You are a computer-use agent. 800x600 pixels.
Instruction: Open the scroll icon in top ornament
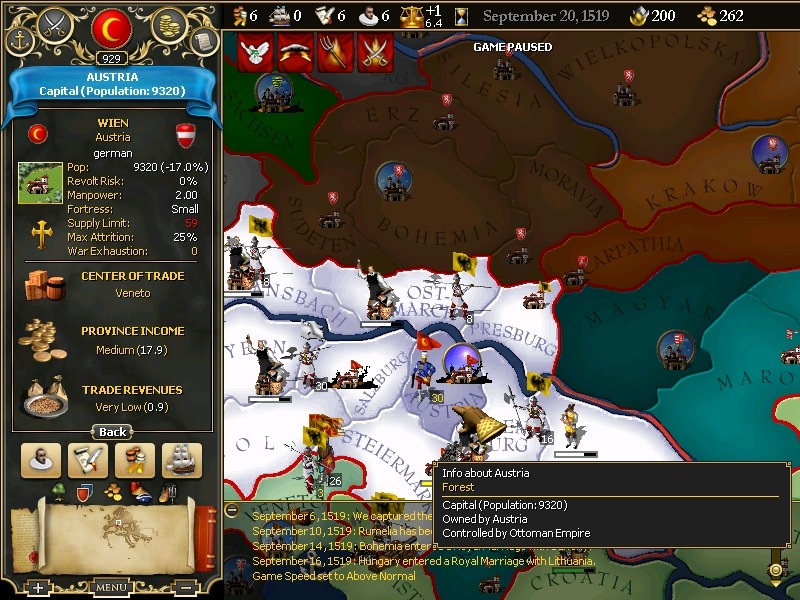click(203, 41)
